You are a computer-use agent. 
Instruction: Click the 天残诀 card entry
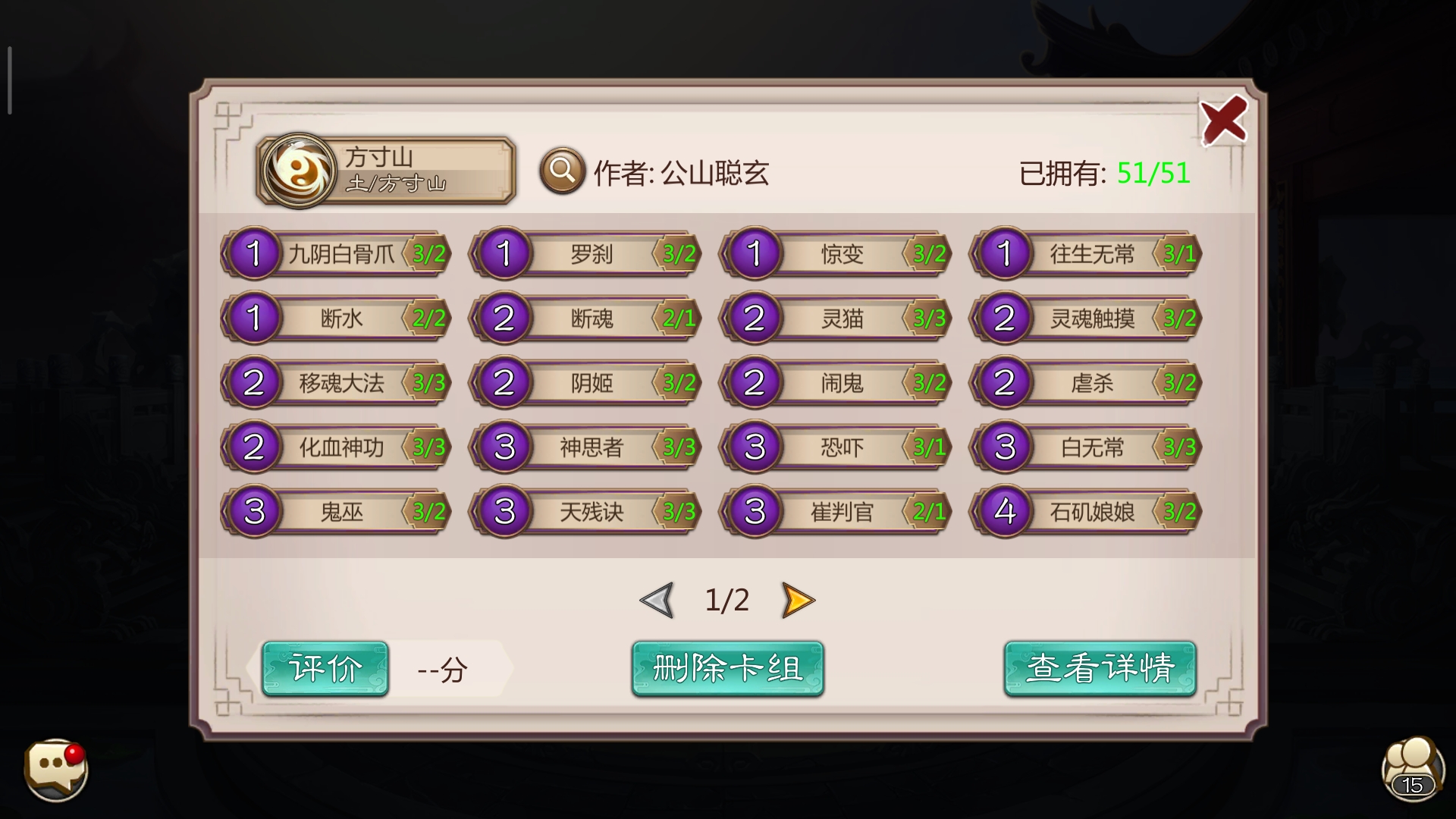point(584,512)
